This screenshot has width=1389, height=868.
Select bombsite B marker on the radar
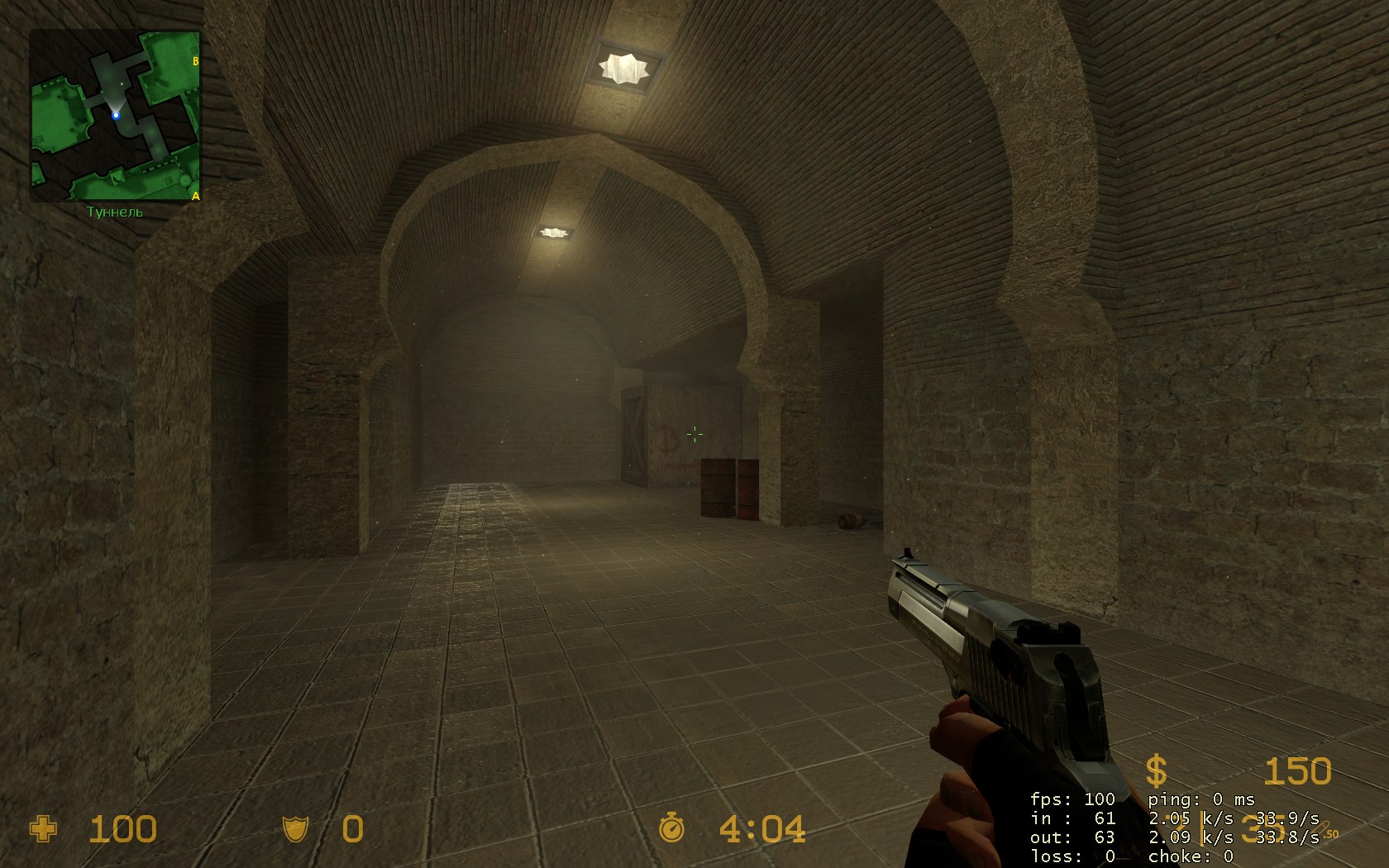coord(196,61)
